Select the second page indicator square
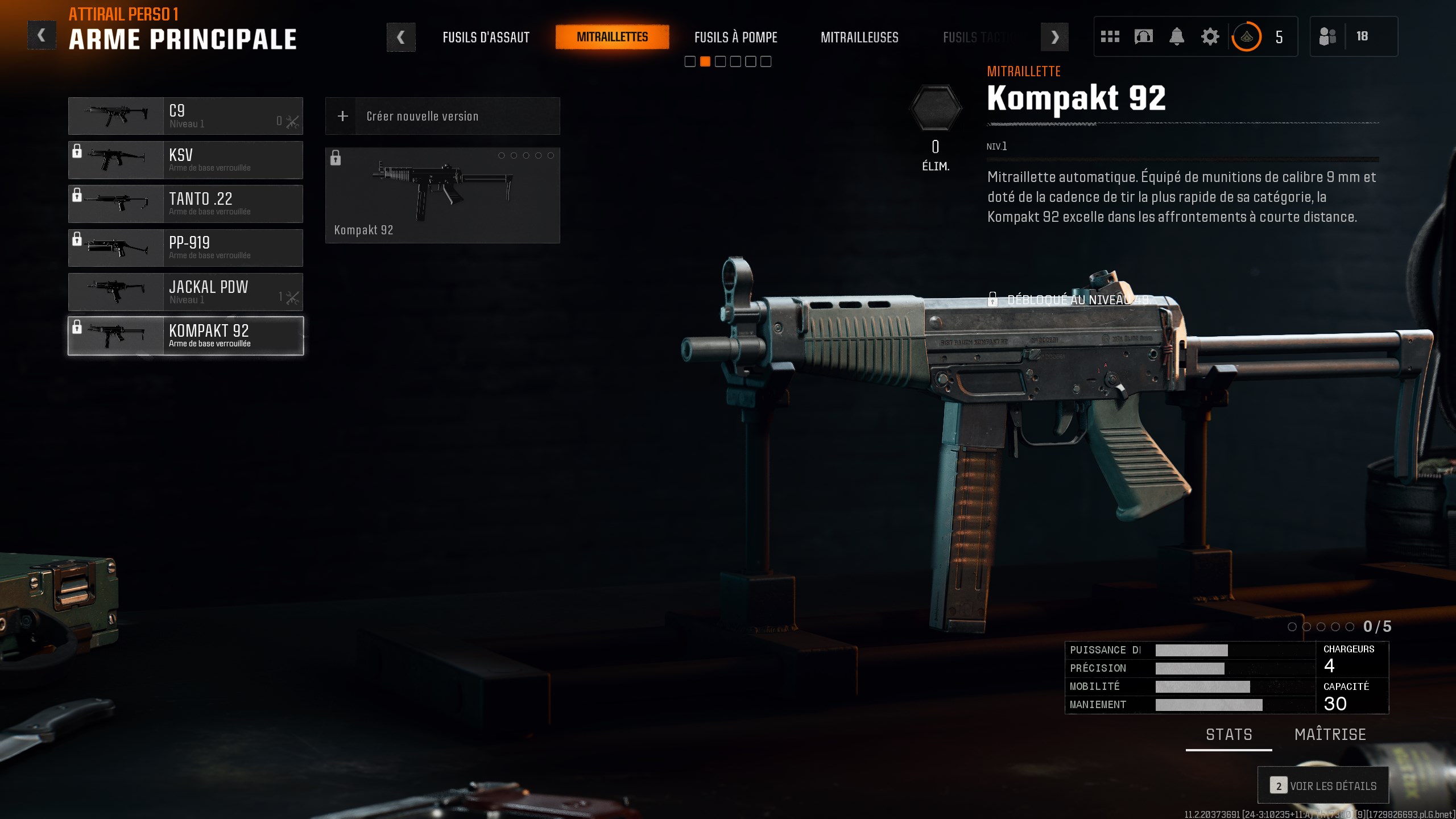This screenshot has height=819, width=1456. [x=706, y=61]
